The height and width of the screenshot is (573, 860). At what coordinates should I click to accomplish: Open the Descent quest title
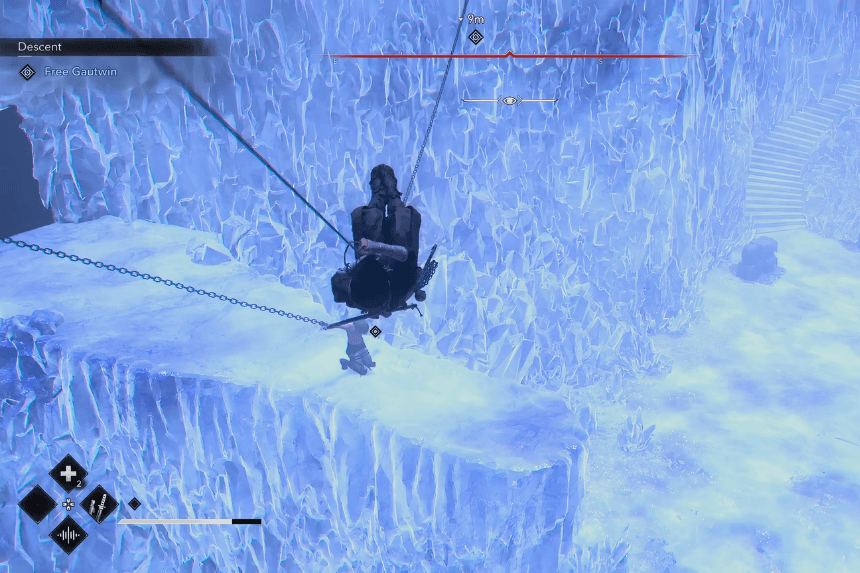[x=40, y=46]
